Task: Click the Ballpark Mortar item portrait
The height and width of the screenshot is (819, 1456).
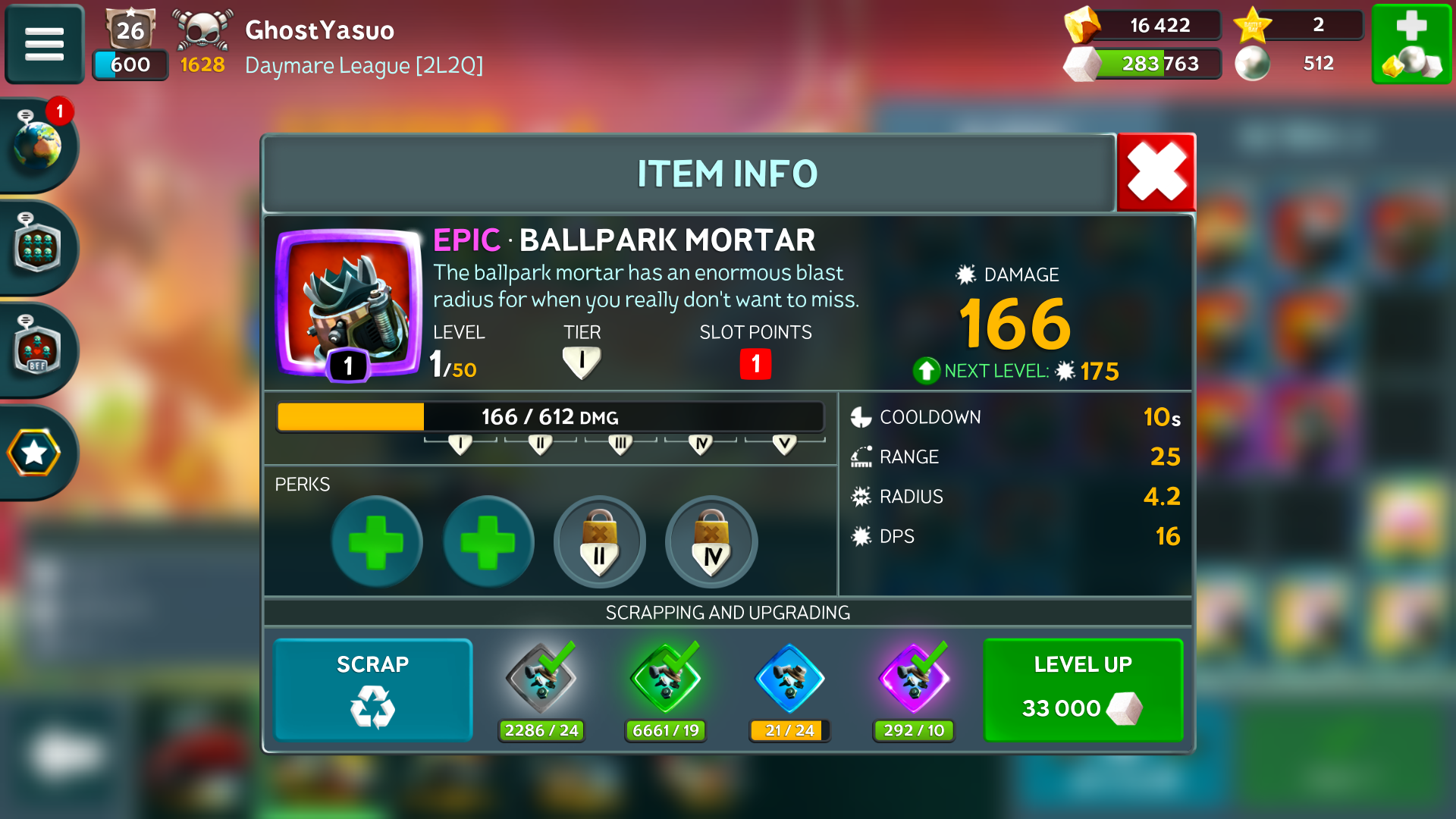Action: (x=348, y=303)
